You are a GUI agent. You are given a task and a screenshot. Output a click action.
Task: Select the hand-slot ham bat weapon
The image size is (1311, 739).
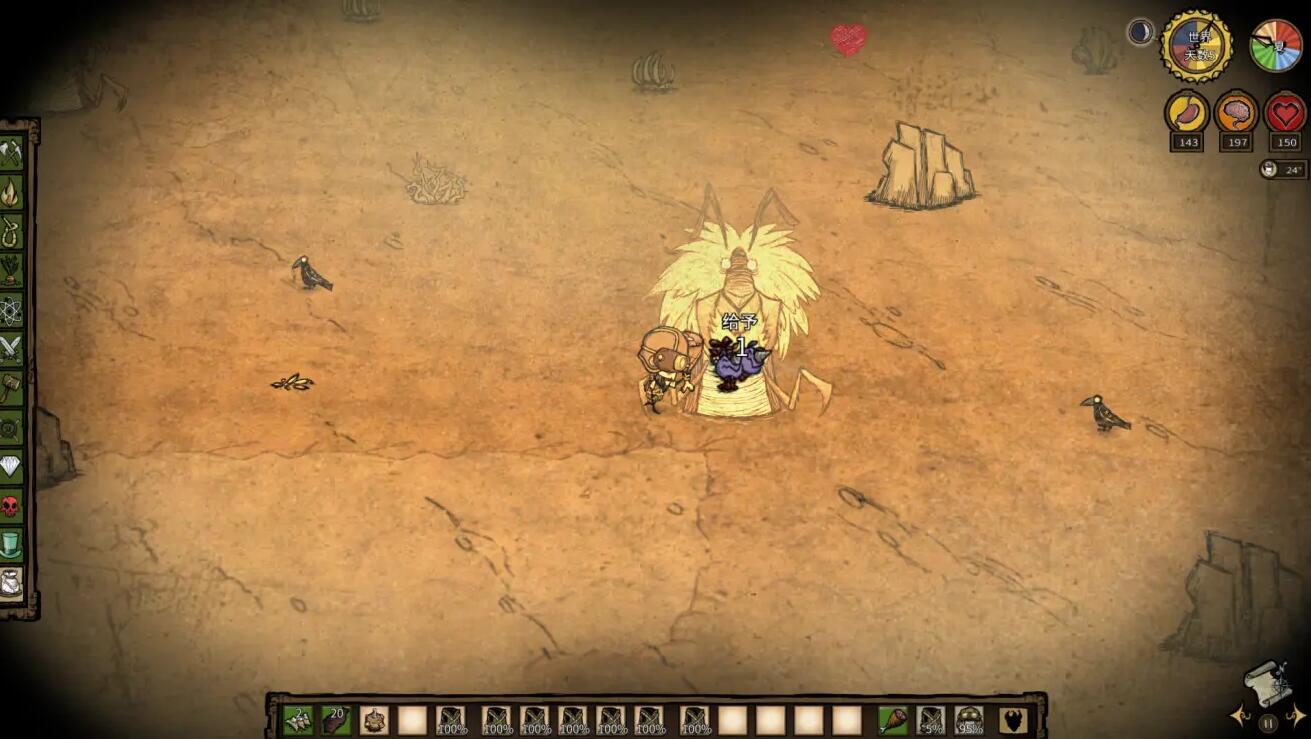[x=892, y=719]
